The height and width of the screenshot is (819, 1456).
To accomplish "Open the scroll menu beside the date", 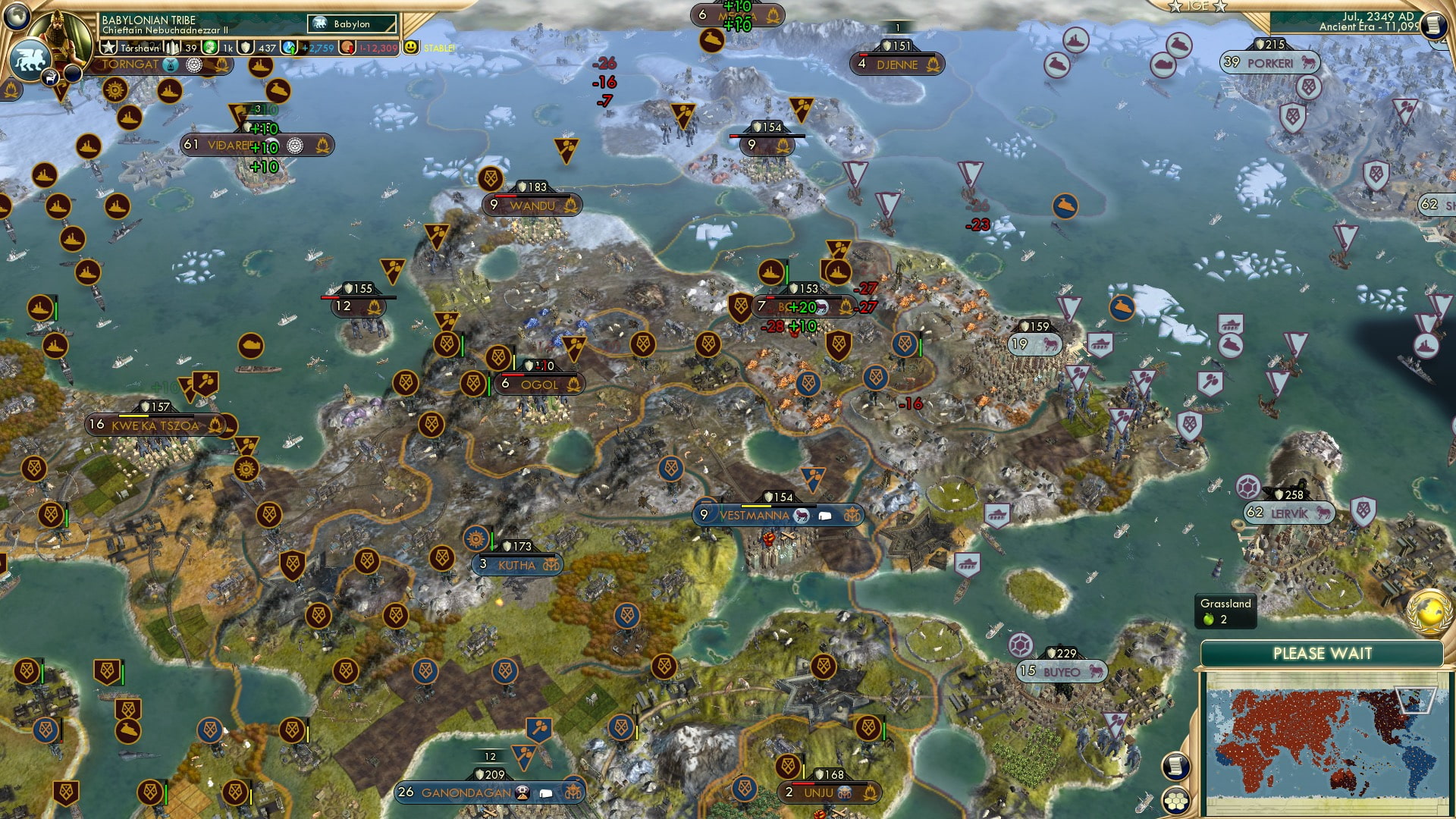I will [1432, 26].
